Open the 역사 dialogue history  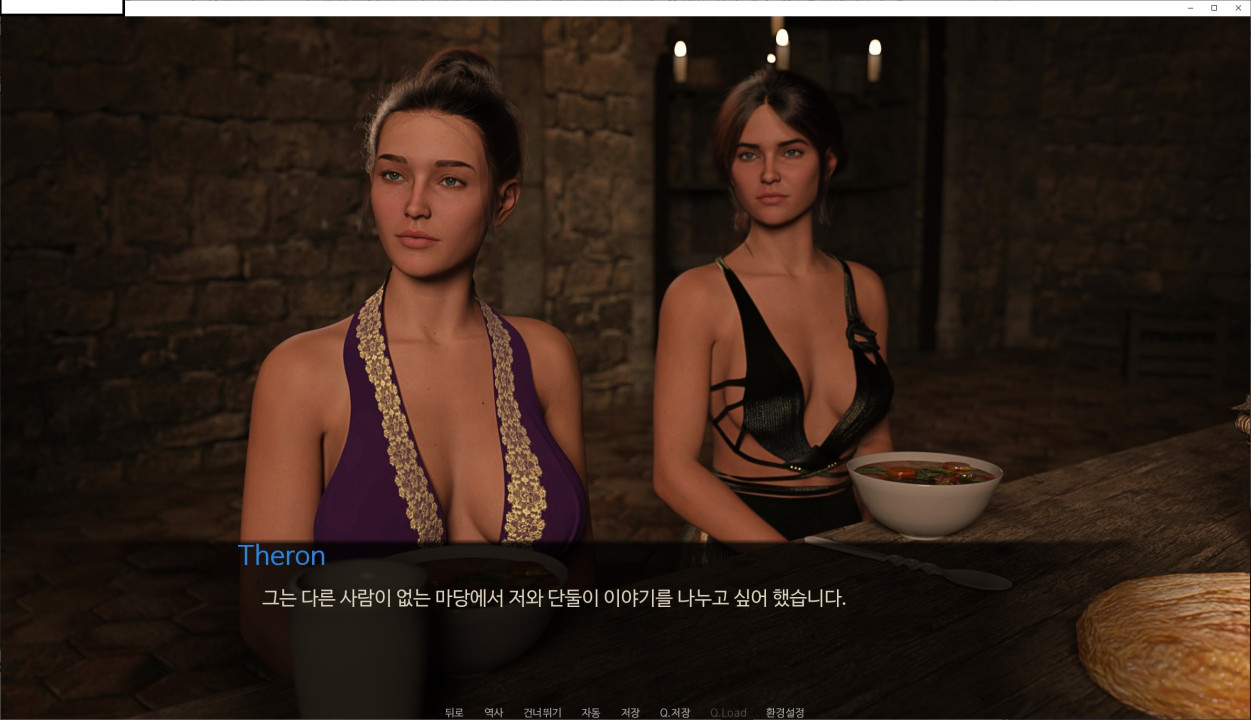pos(493,712)
